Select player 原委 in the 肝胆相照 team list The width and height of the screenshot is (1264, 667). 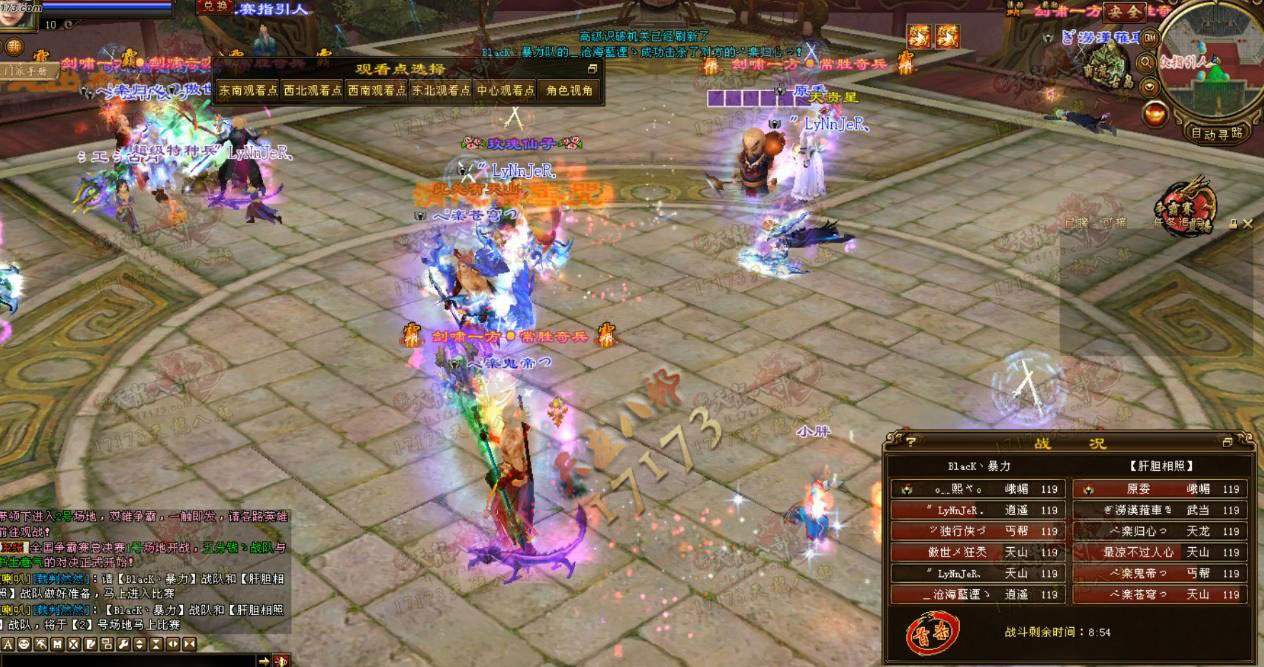click(1159, 489)
